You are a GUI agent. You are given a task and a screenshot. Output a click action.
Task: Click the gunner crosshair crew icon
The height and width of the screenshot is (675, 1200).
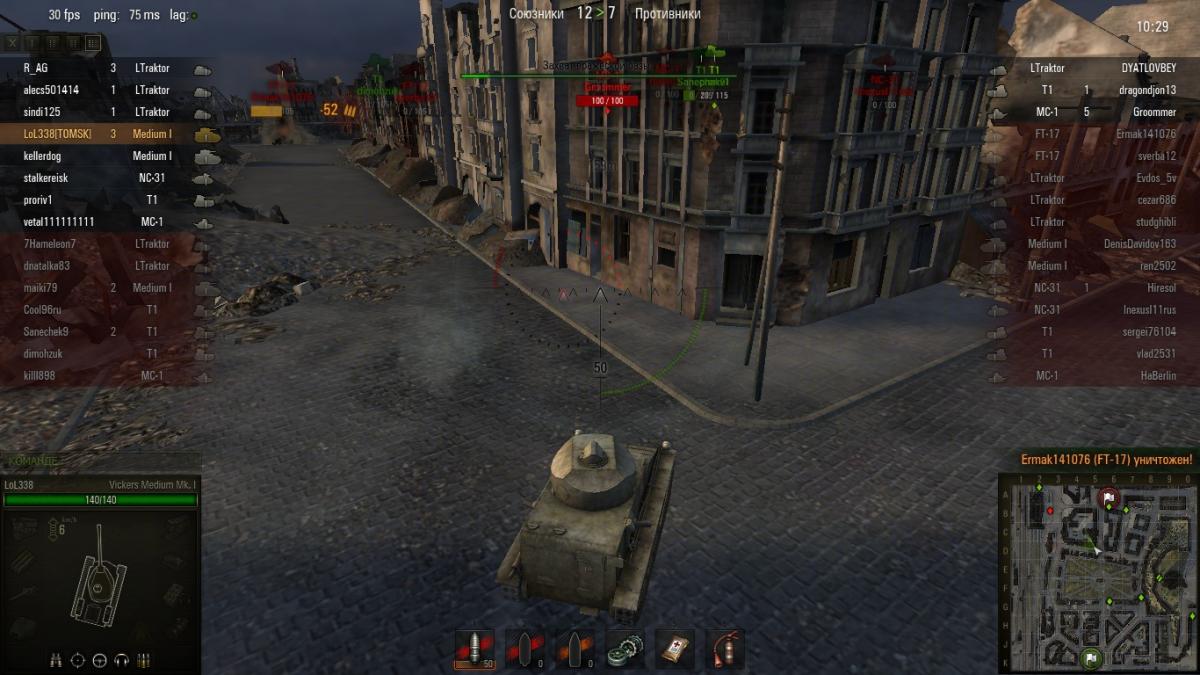(78, 660)
